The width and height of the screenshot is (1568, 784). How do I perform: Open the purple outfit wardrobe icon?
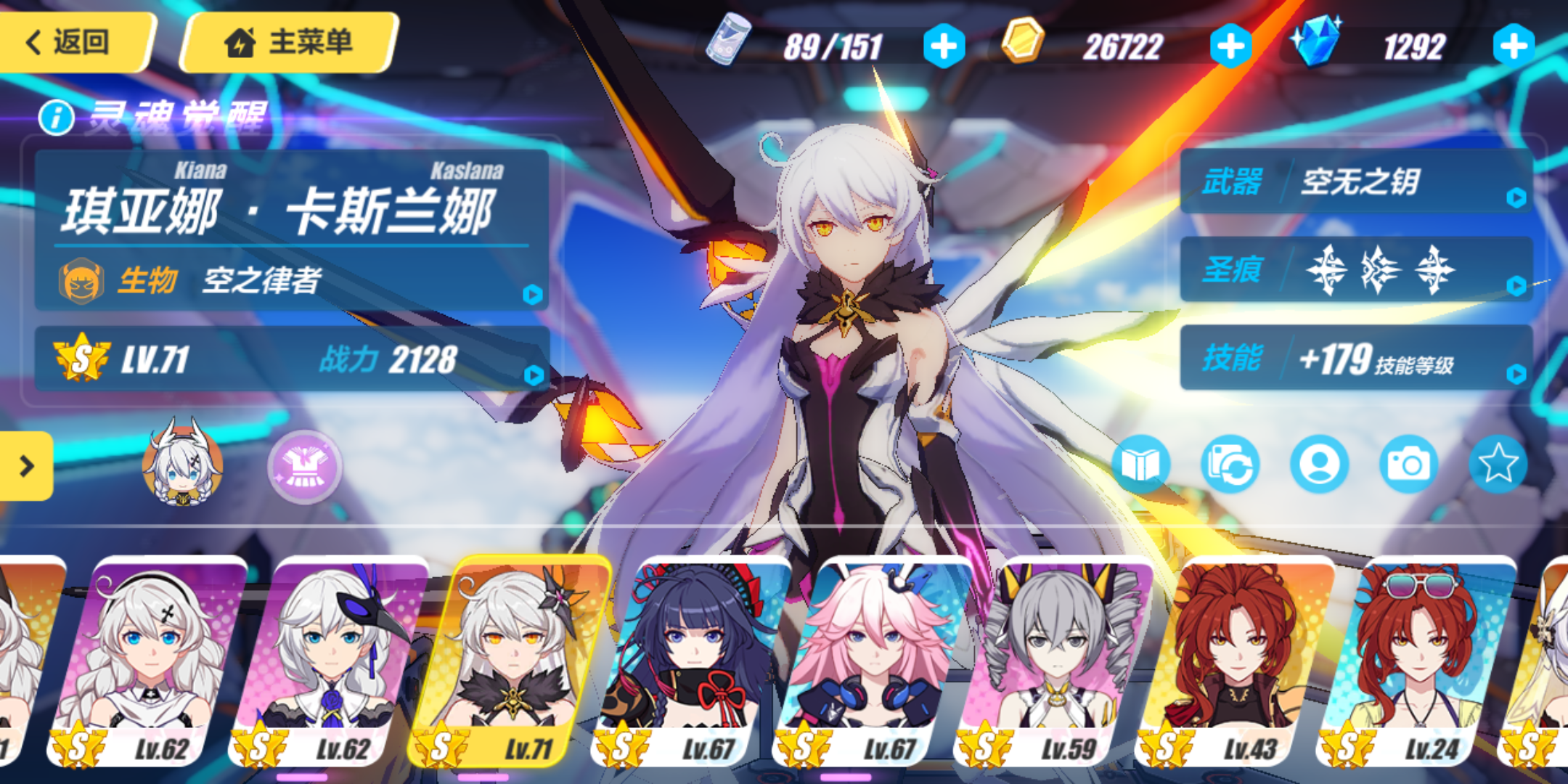point(305,466)
